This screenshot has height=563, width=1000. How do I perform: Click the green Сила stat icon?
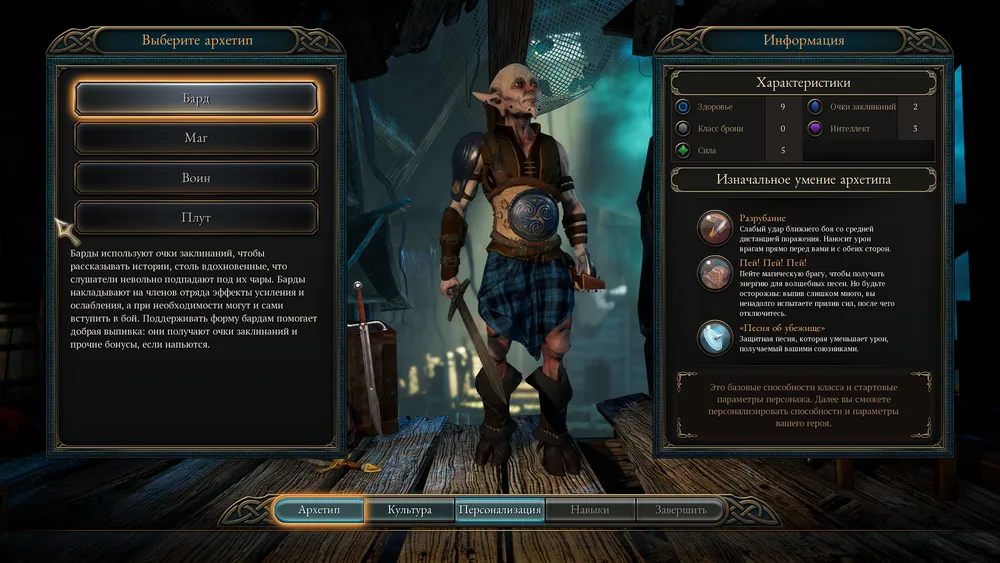[683, 151]
